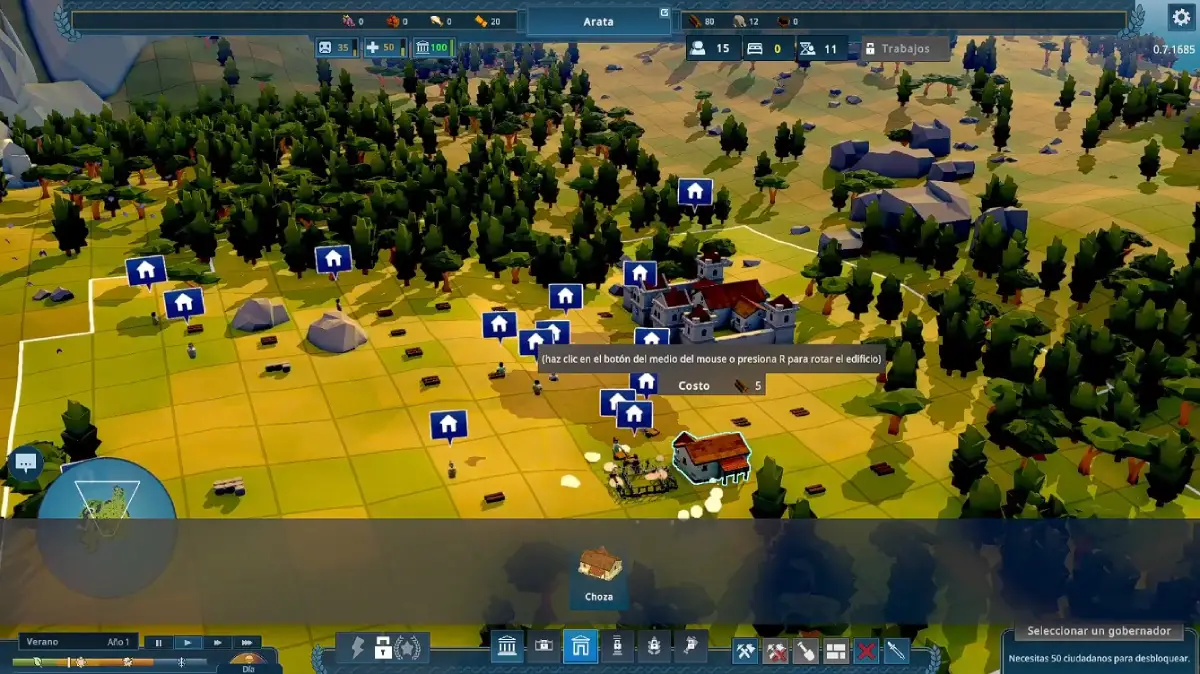The width and height of the screenshot is (1200, 674).
Task: Open Seleccionar un gobernador panel
Action: [1098, 631]
